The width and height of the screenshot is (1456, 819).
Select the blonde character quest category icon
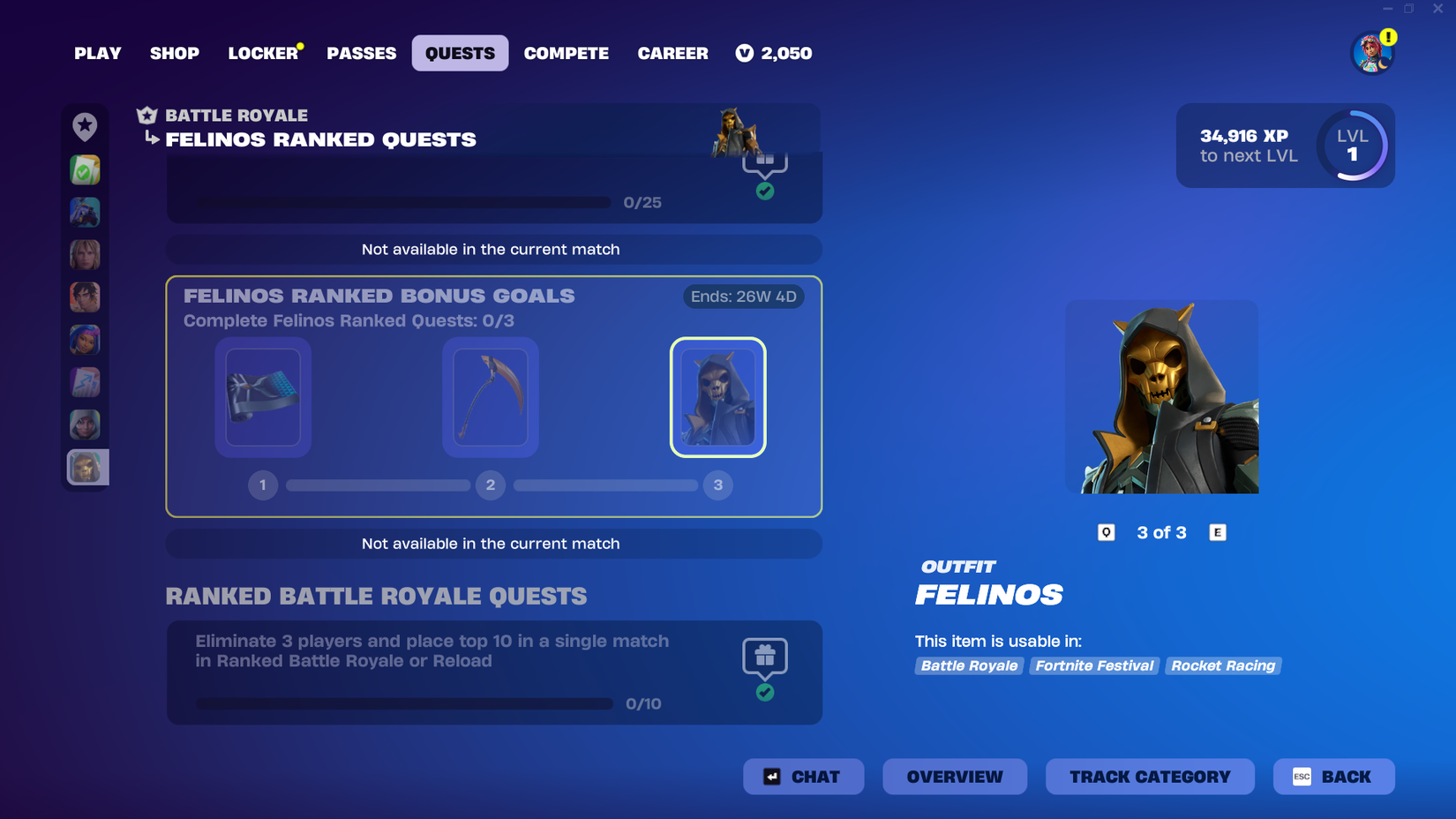click(85, 254)
